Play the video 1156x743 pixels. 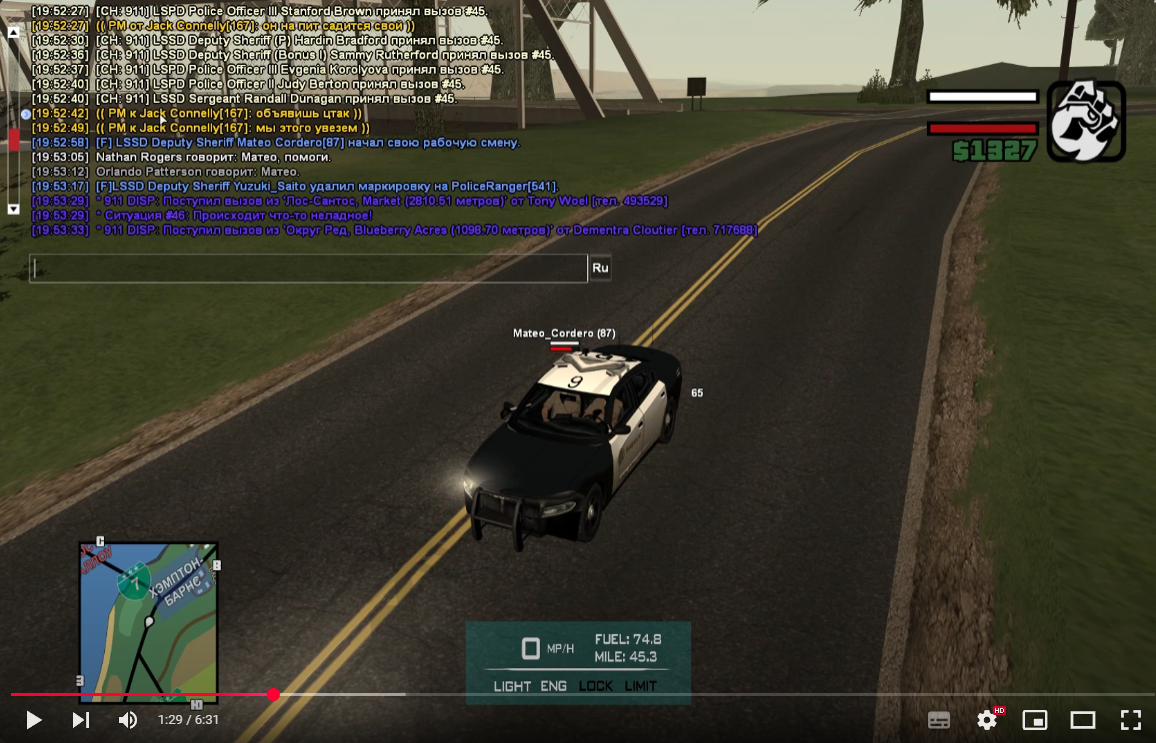(x=33, y=720)
